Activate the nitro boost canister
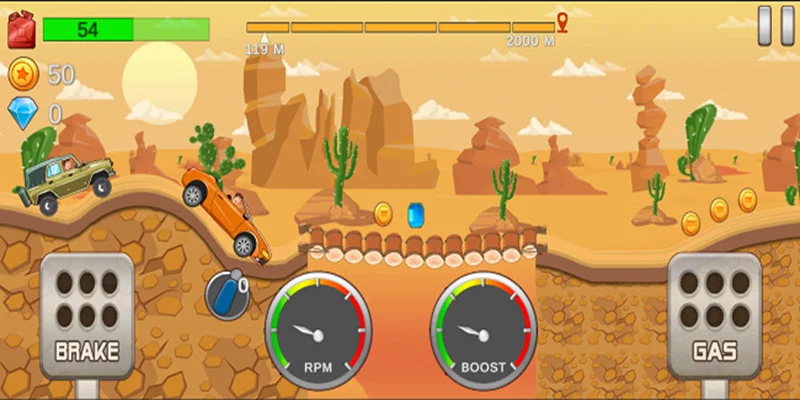This screenshot has width=800, height=400. 224,295
